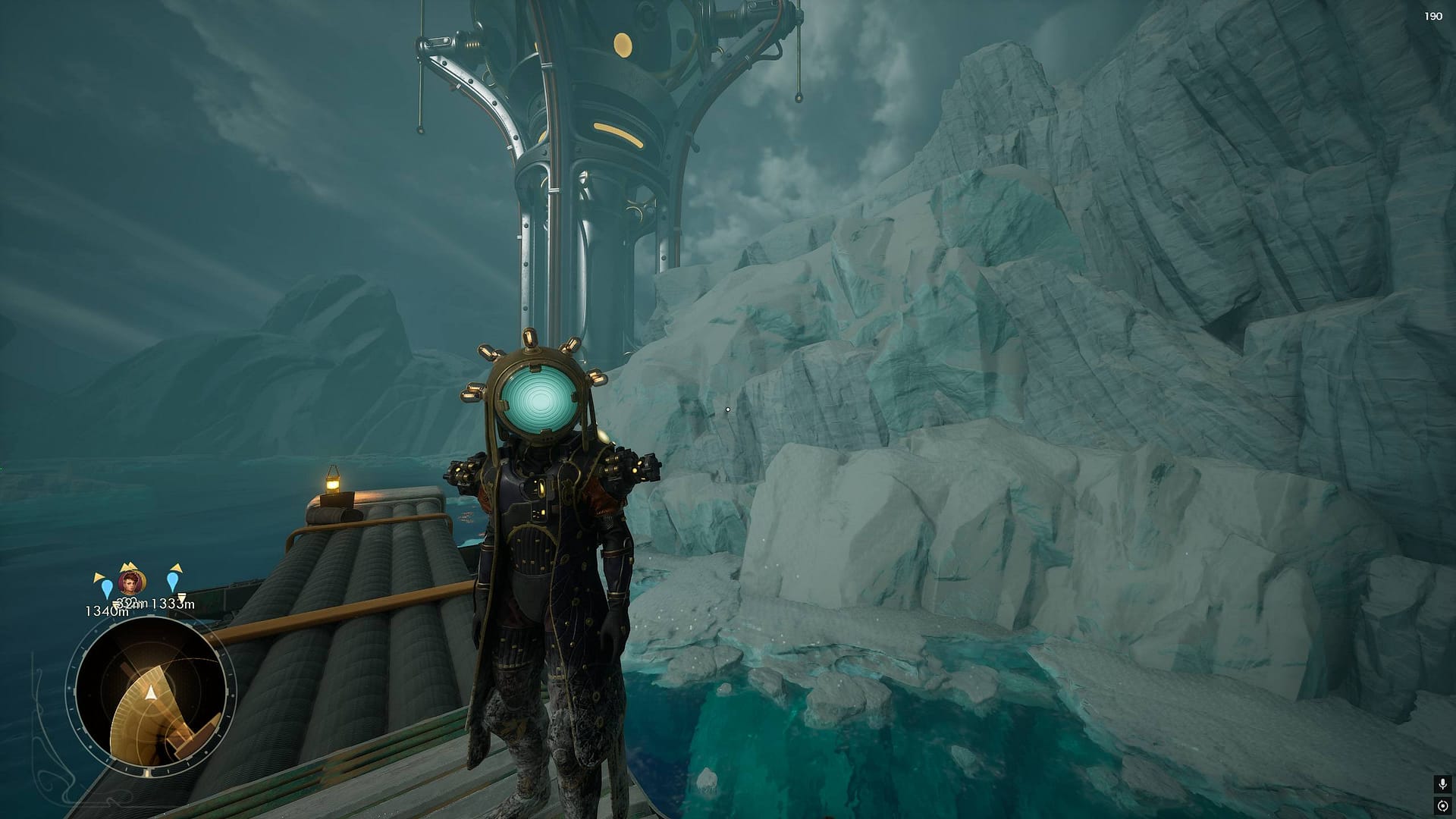1456x819 pixels.
Task: Select the blue waypoint pin at 1333m
Action: 174,582
